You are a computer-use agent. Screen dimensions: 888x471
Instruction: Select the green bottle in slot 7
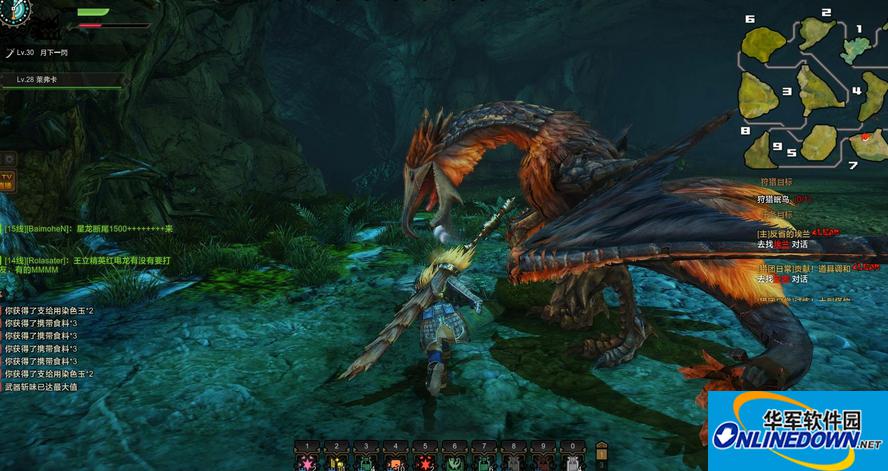click(484, 461)
